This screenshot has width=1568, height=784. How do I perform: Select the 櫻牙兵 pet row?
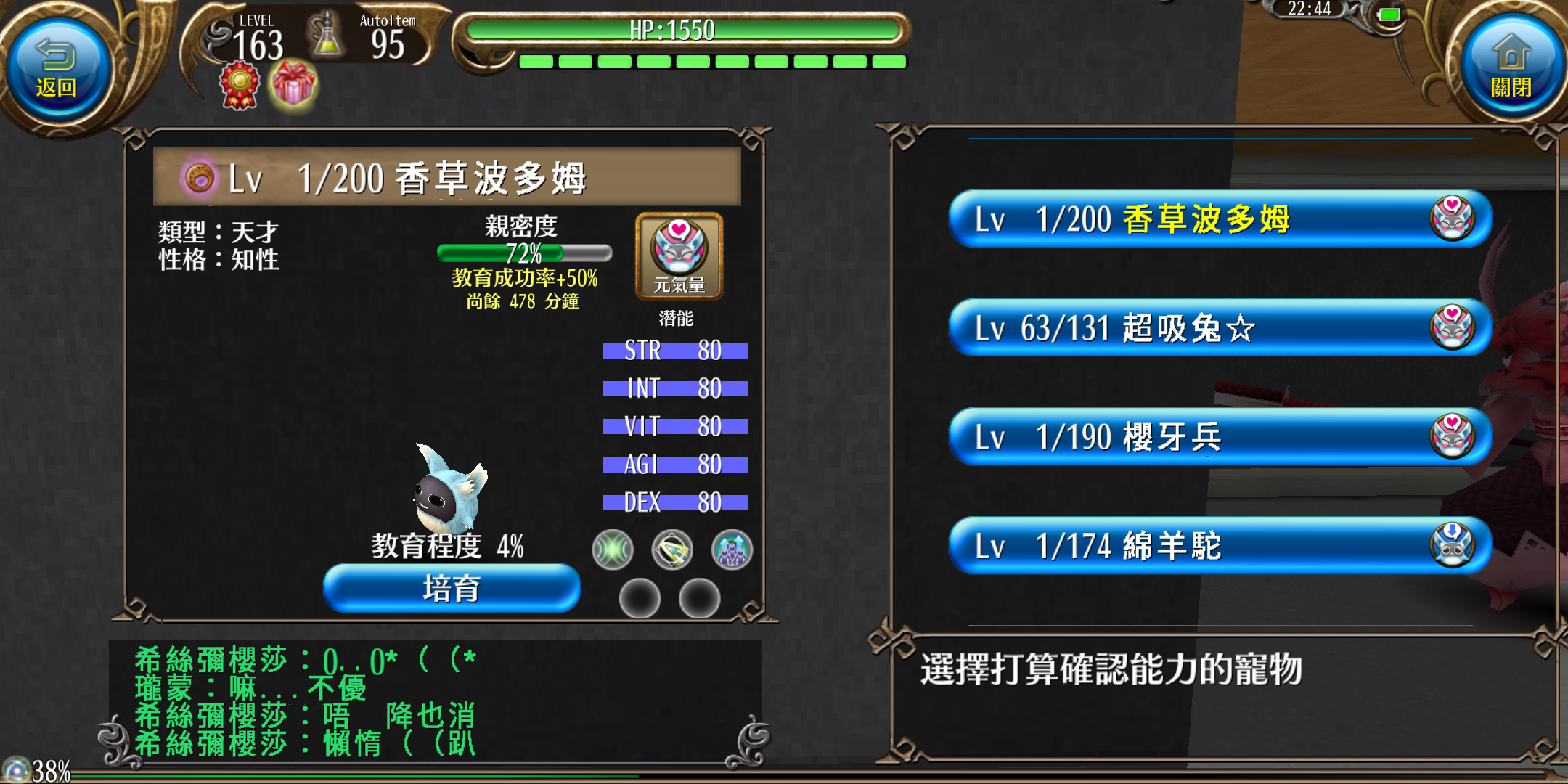pyautogui.click(x=1220, y=437)
